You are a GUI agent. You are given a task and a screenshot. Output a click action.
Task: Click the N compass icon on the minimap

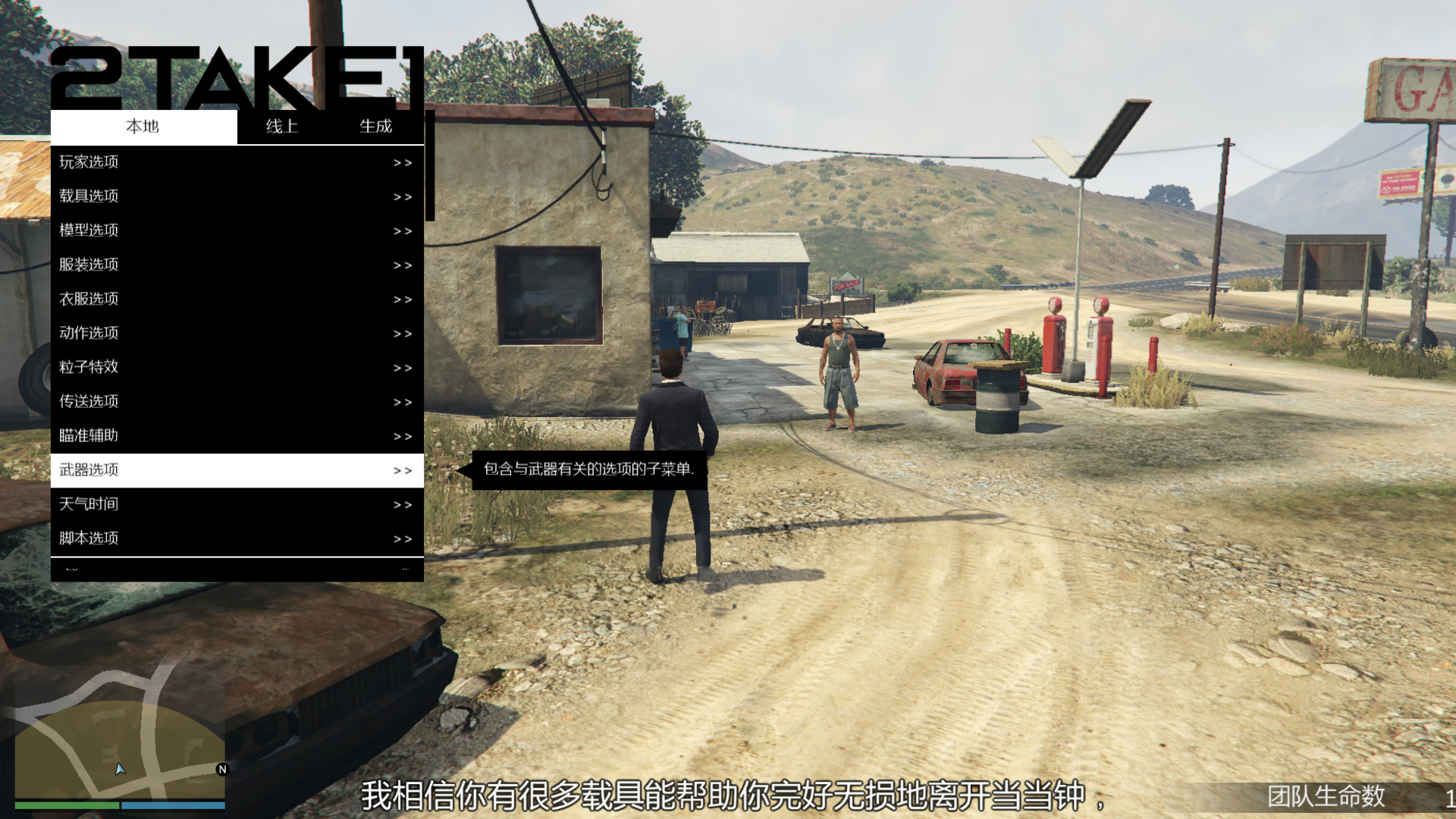click(x=221, y=768)
